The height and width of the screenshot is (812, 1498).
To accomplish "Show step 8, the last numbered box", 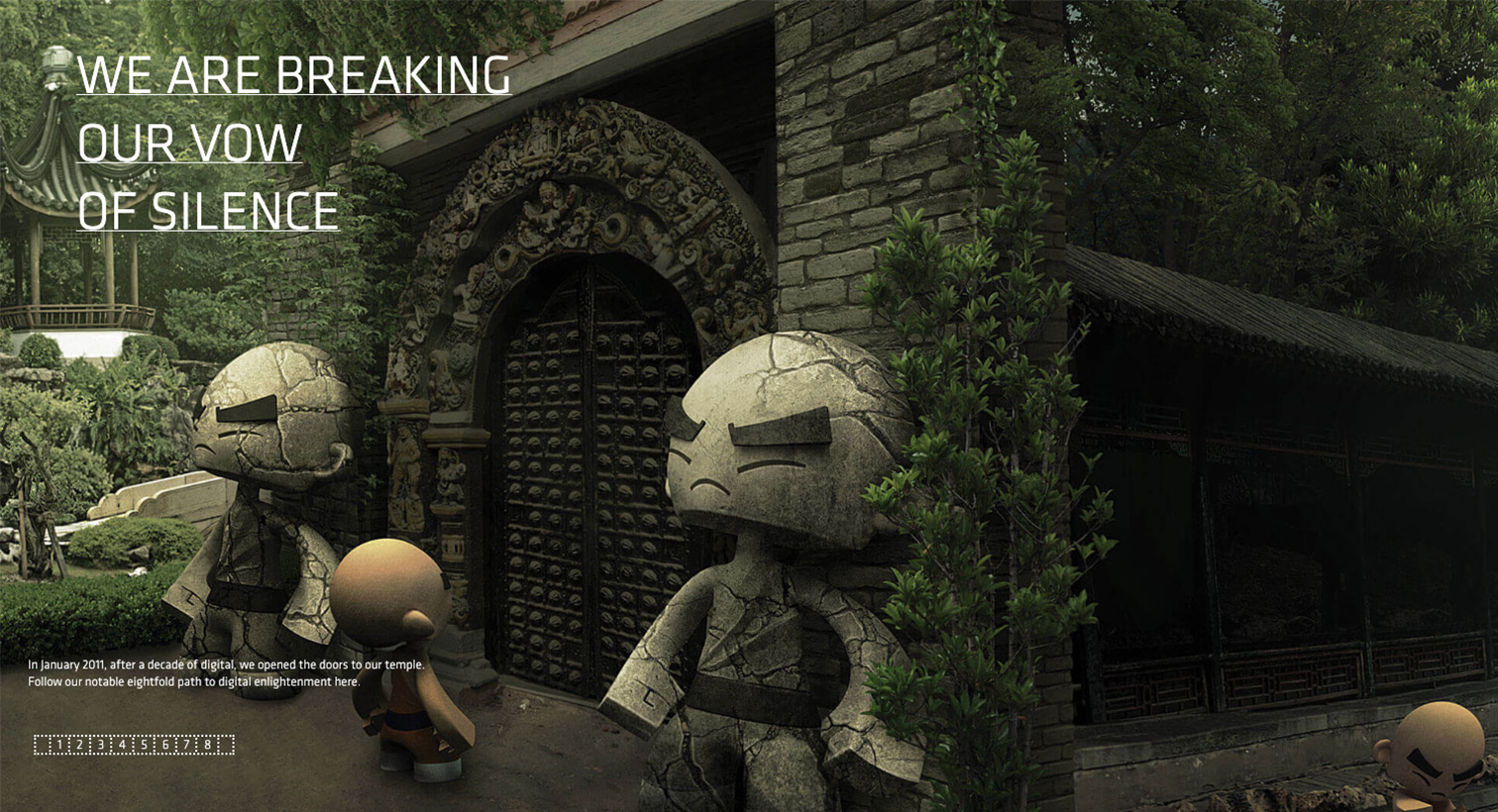I will (x=208, y=745).
